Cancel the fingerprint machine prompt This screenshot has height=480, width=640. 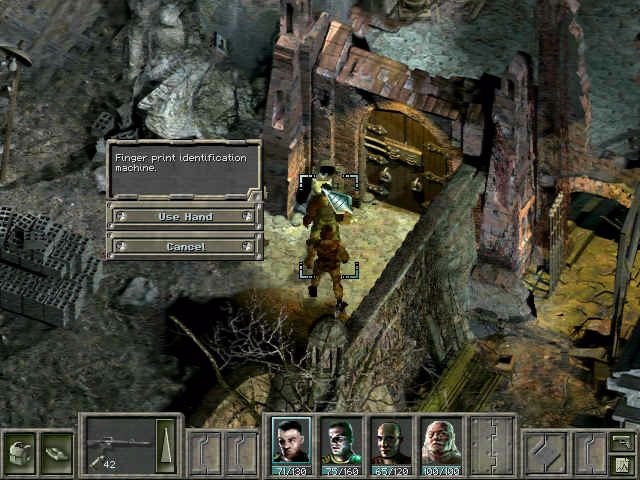tap(185, 246)
